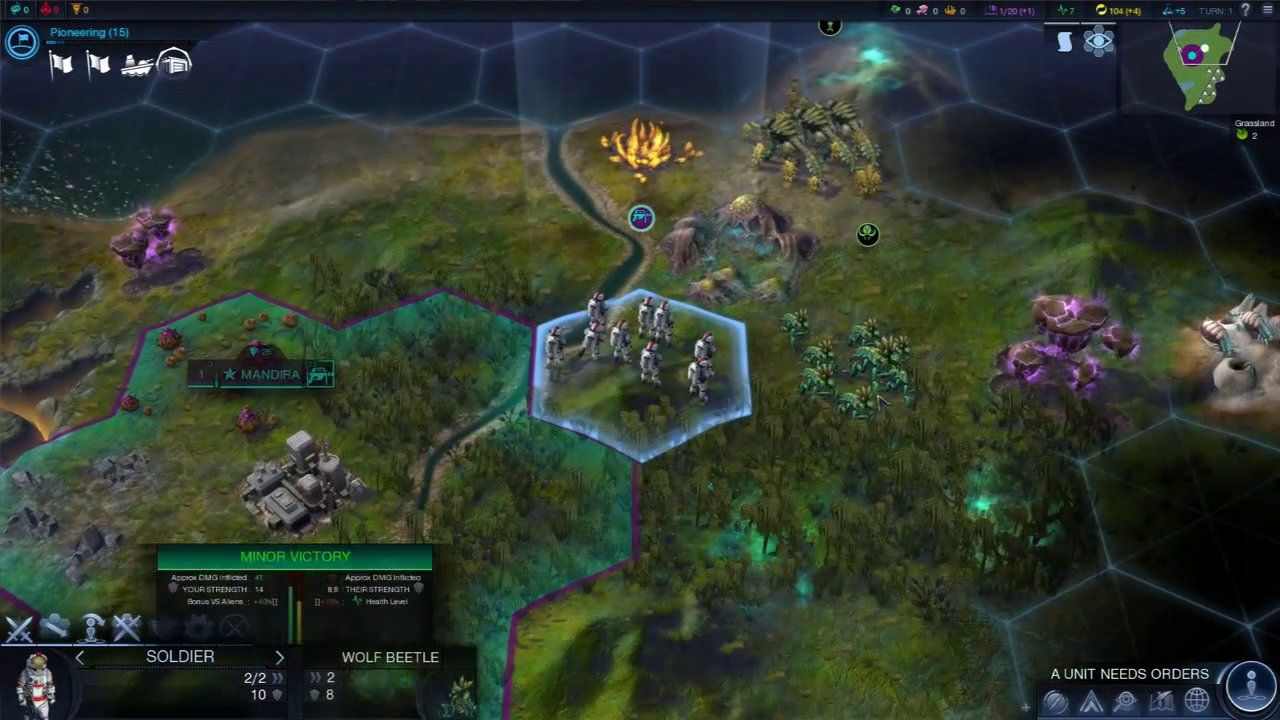The image size is (1280, 720).
Task: Choose the crossed swords attack action
Action: coord(19,628)
